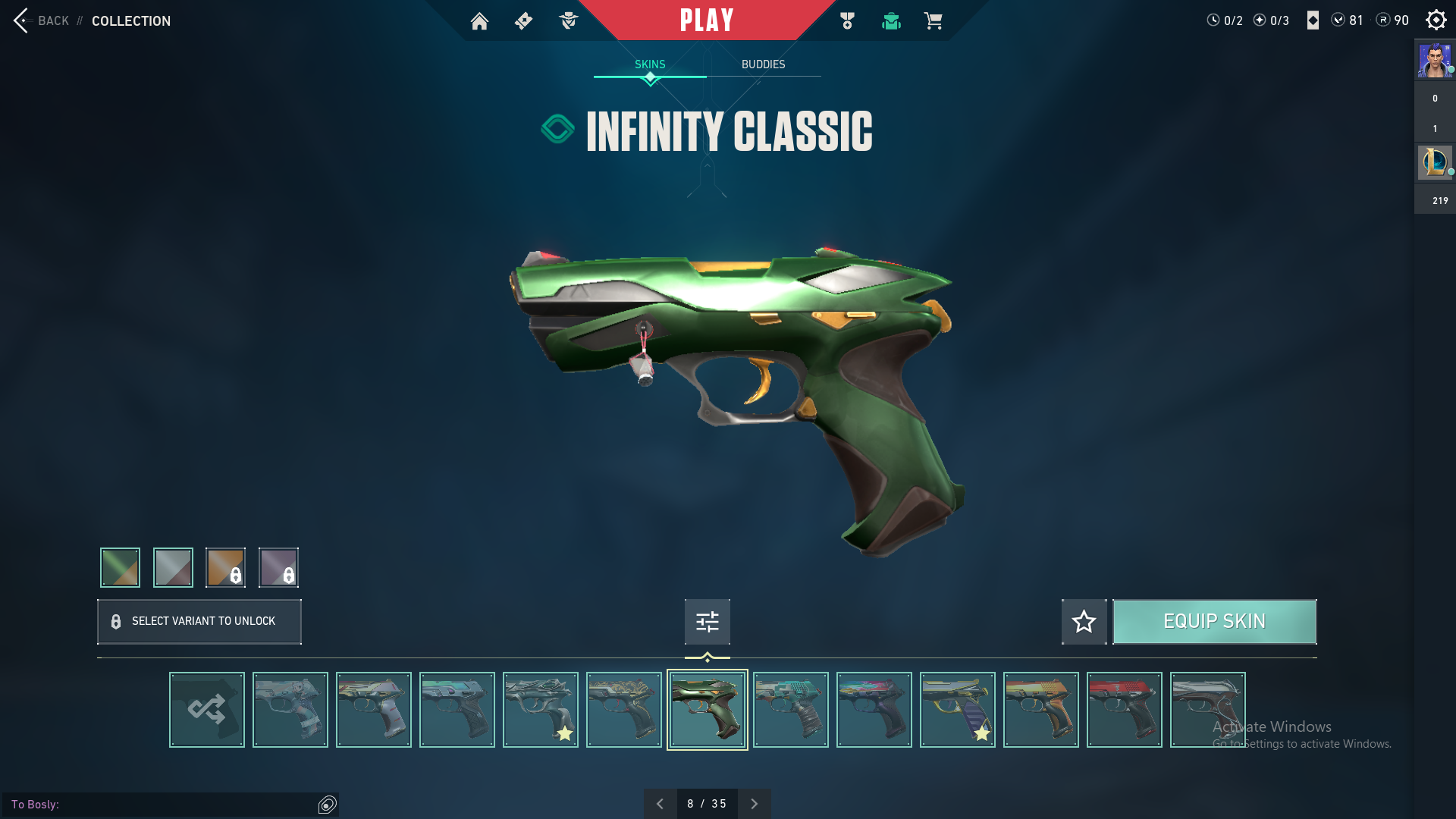Click Select Variant to Unlock button

(x=199, y=622)
